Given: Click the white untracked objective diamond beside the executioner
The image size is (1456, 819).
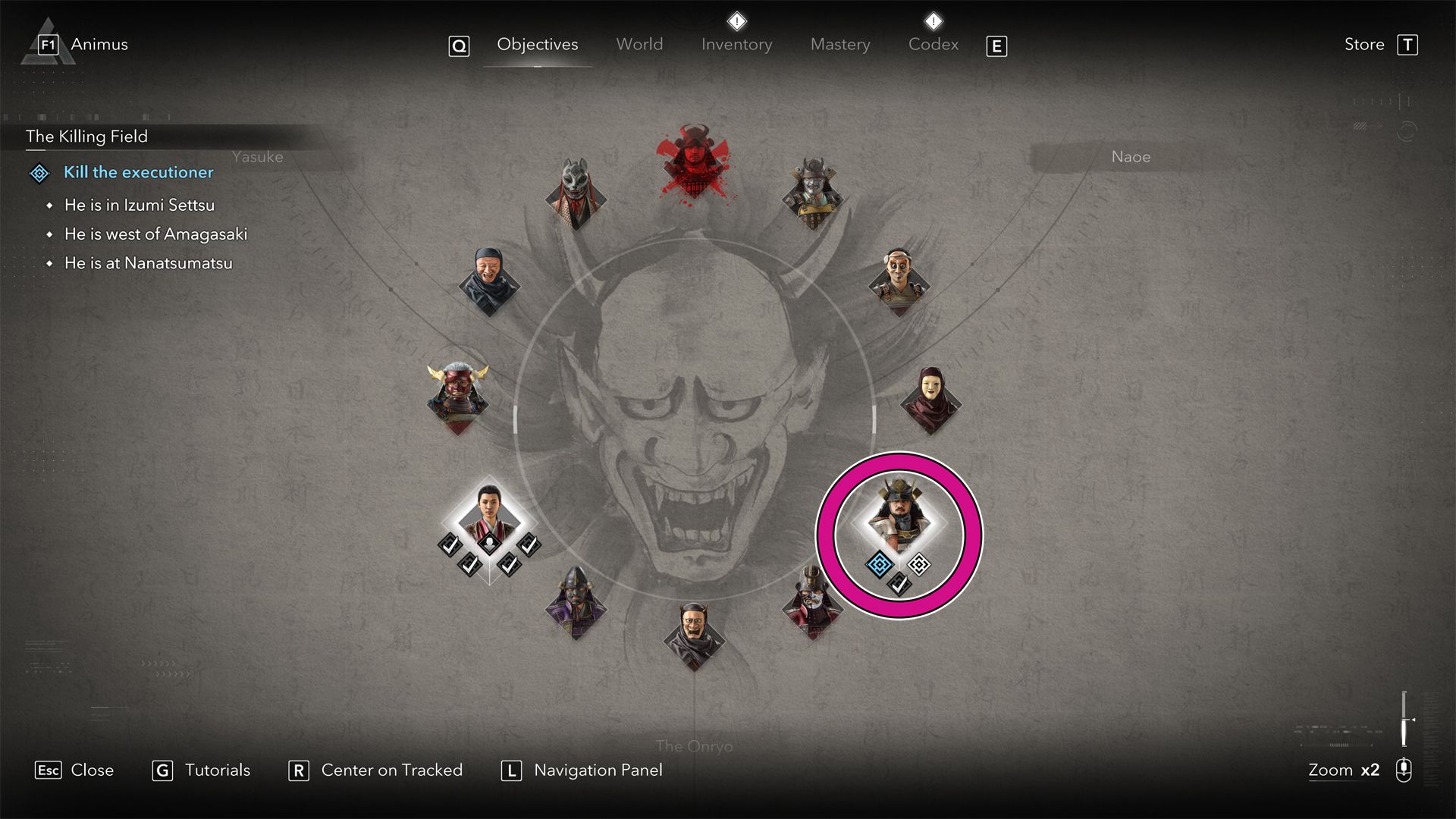Looking at the screenshot, I should tap(919, 564).
